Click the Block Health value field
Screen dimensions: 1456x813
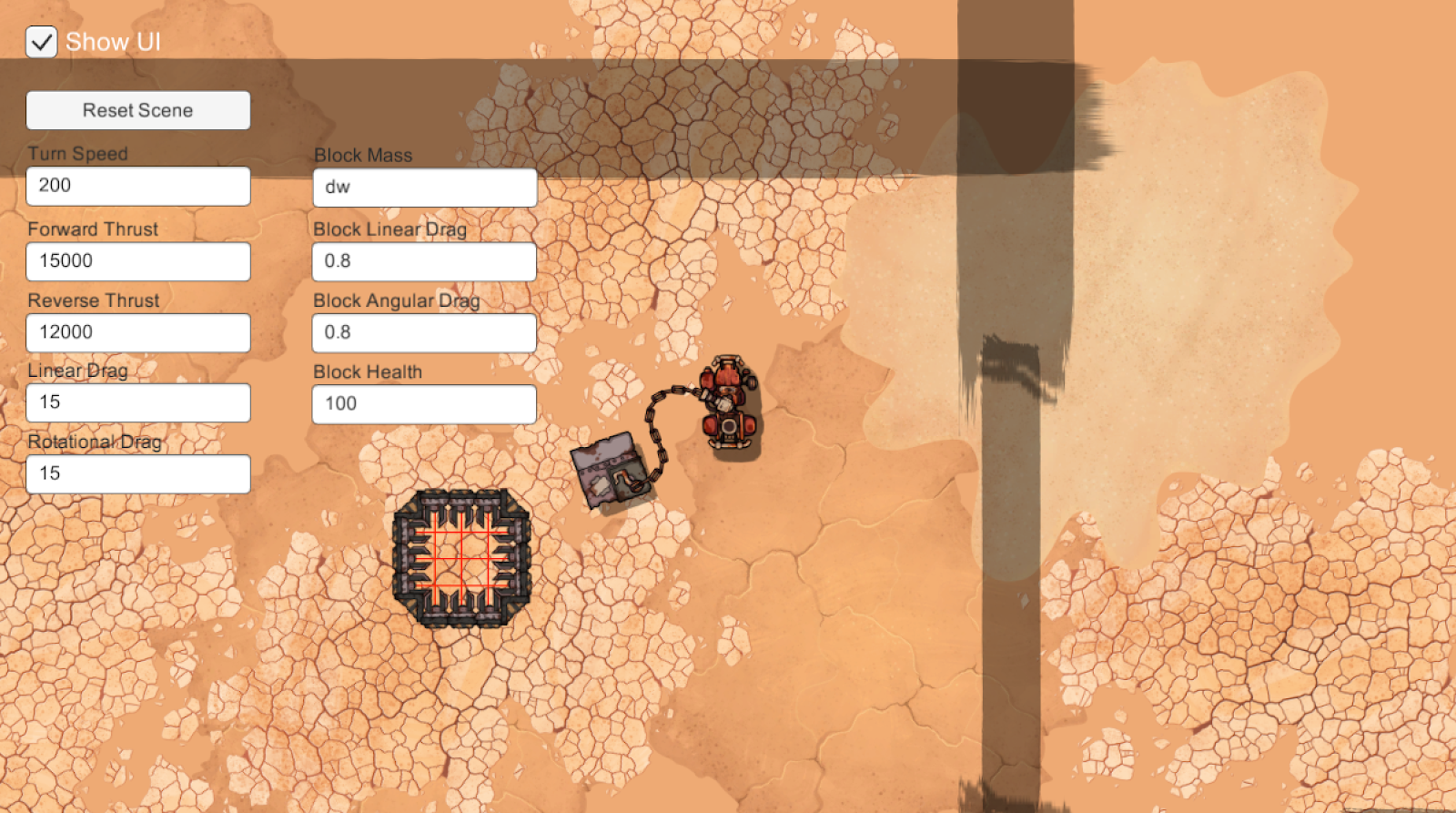pyautogui.click(x=424, y=404)
